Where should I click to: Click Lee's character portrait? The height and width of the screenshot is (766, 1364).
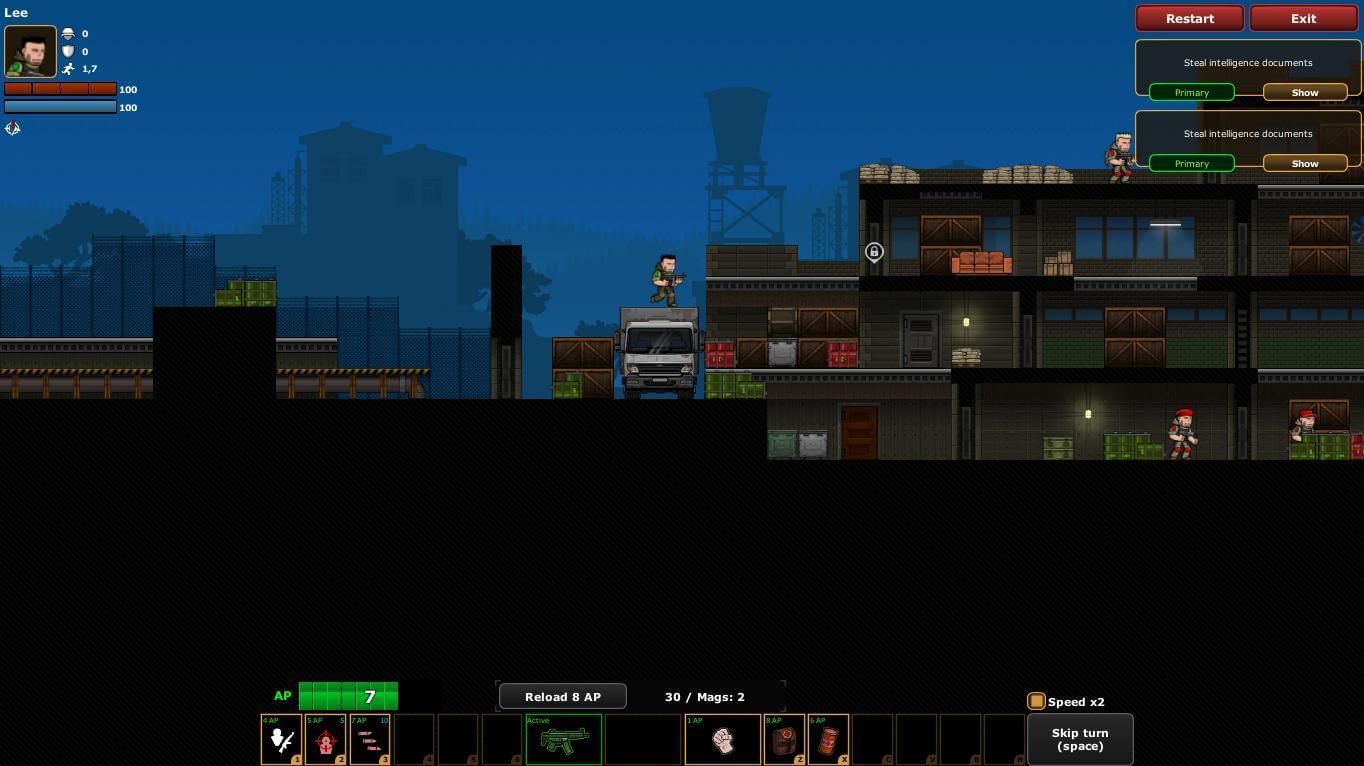tap(30, 51)
